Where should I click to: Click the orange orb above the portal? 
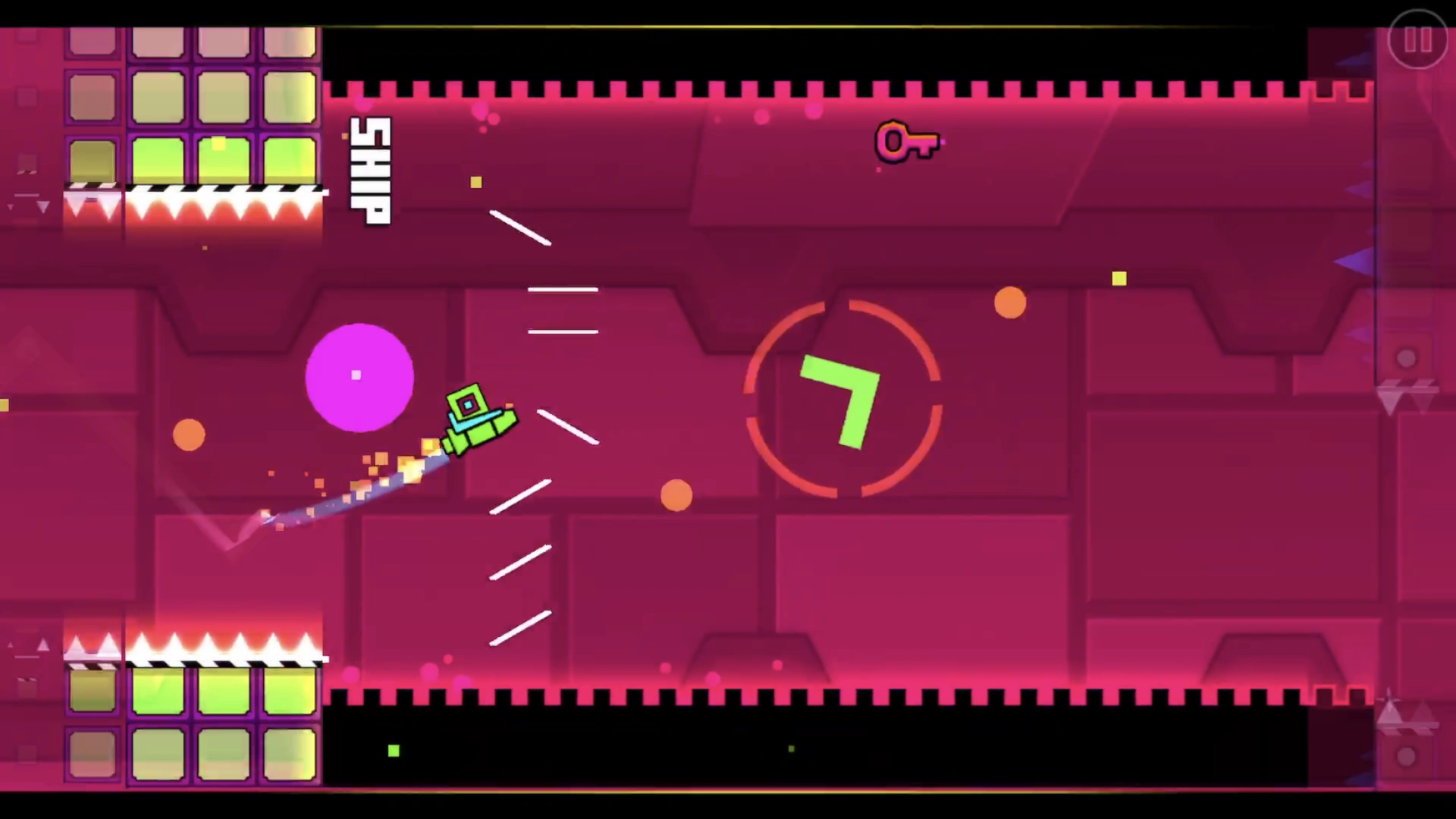pos(1009,303)
